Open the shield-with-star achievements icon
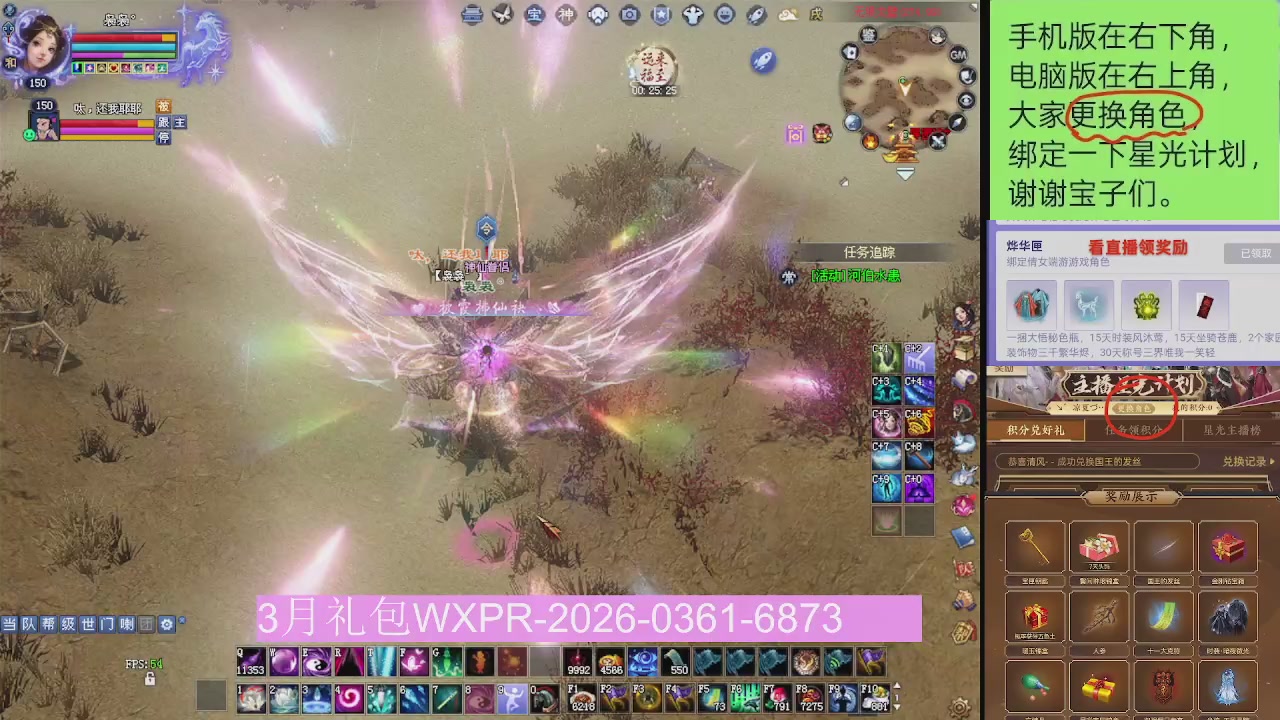 point(662,15)
